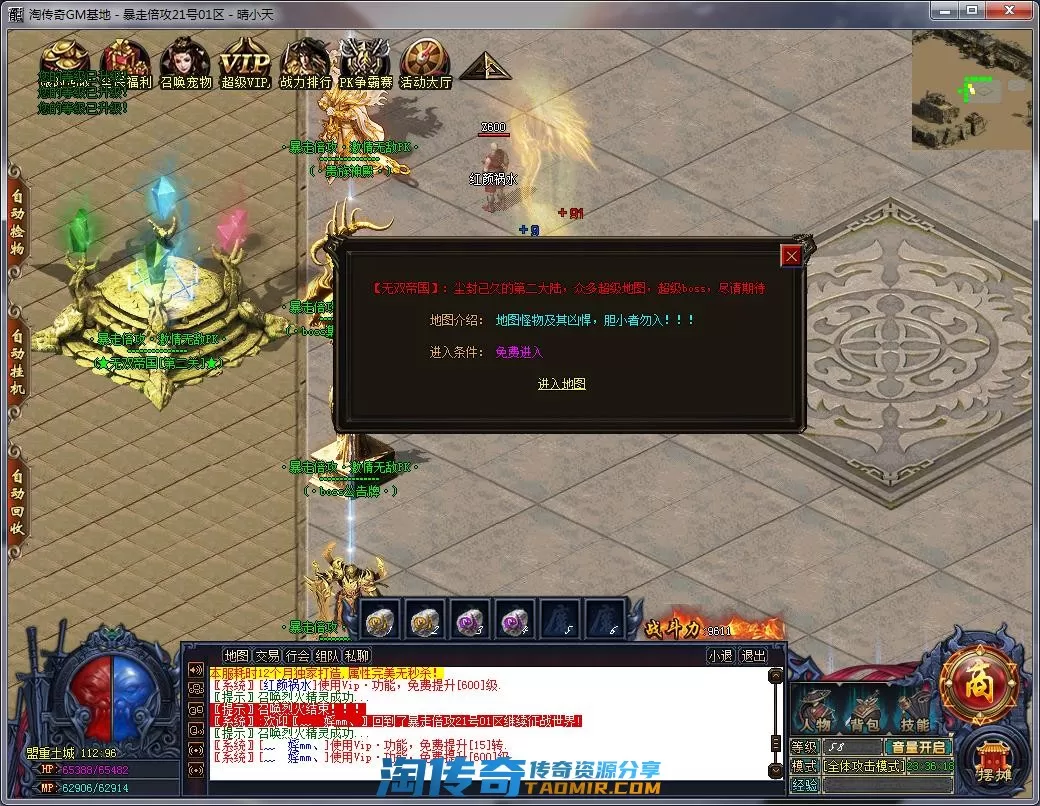The image size is (1040, 806).
Task: Collapse the top icon bar with the triangle button
Action: coord(485,66)
